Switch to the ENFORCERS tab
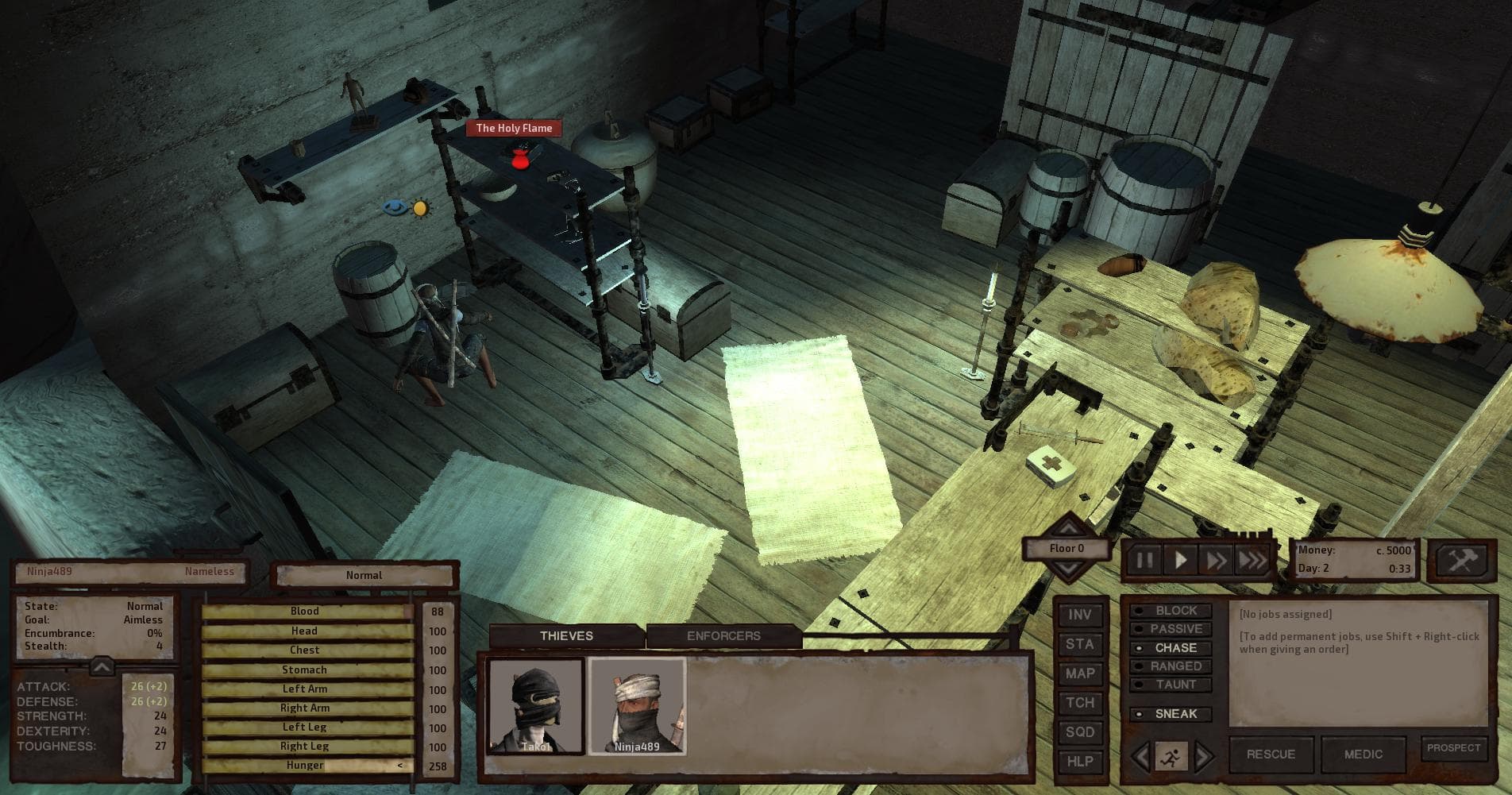Viewport: 1512px width, 795px height. (x=723, y=635)
